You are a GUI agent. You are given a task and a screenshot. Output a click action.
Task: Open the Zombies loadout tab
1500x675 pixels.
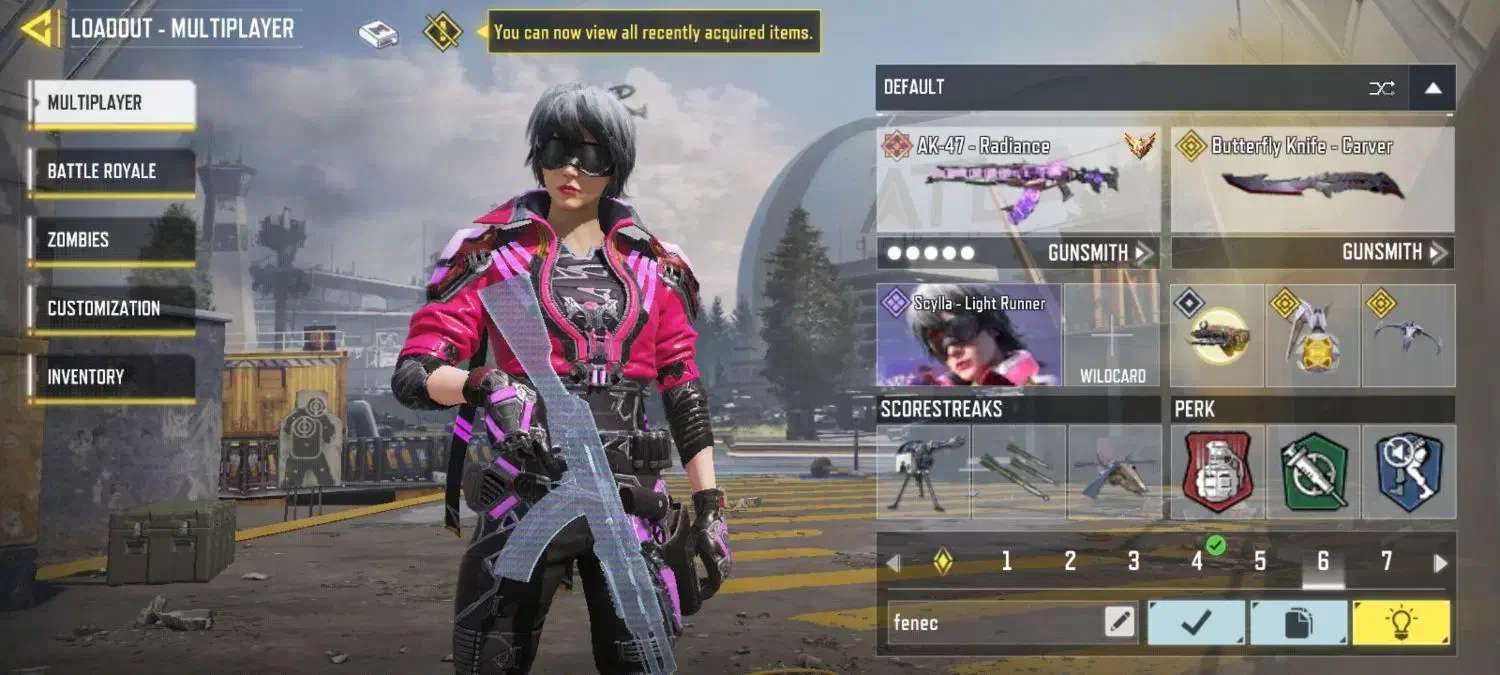pos(111,240)
